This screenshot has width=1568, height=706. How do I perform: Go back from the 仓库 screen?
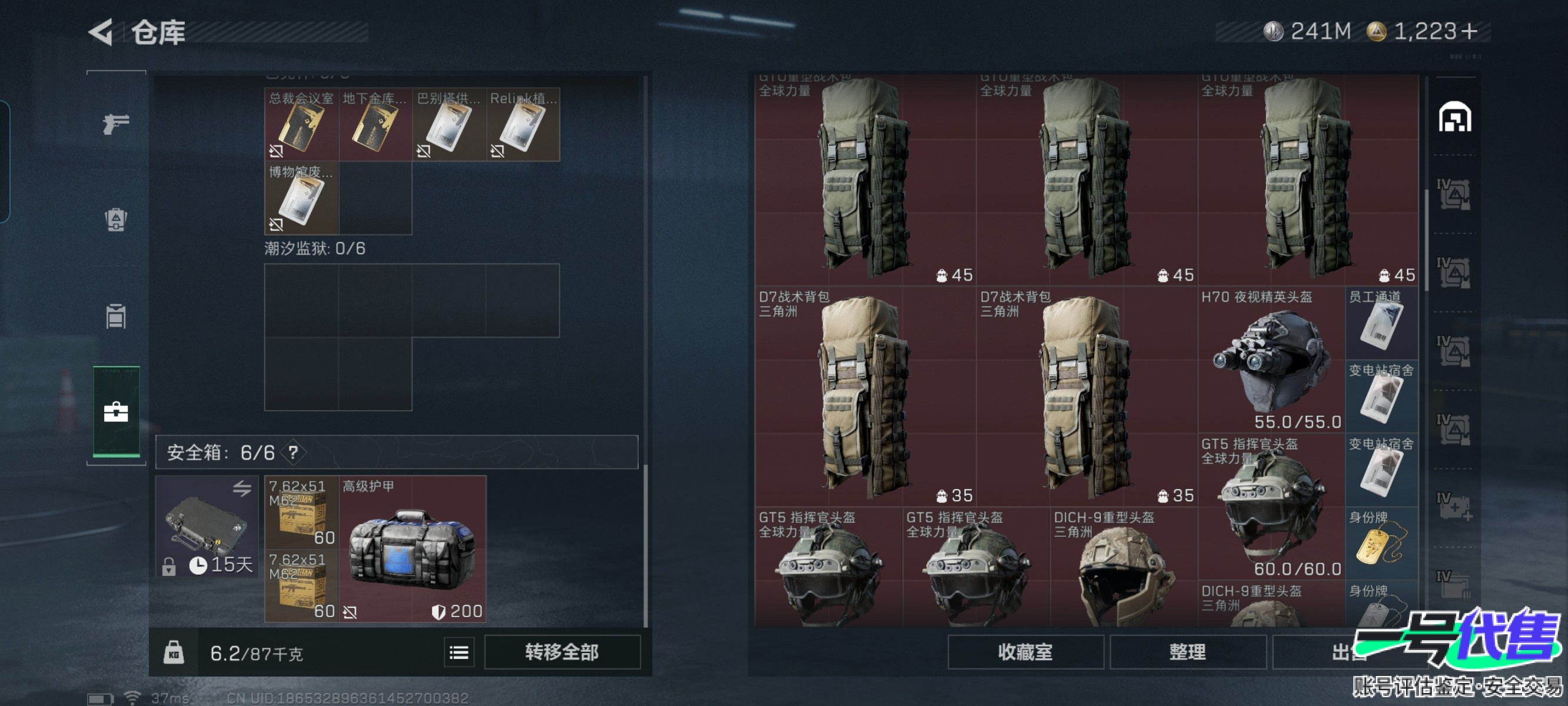(x=102, y=32)
